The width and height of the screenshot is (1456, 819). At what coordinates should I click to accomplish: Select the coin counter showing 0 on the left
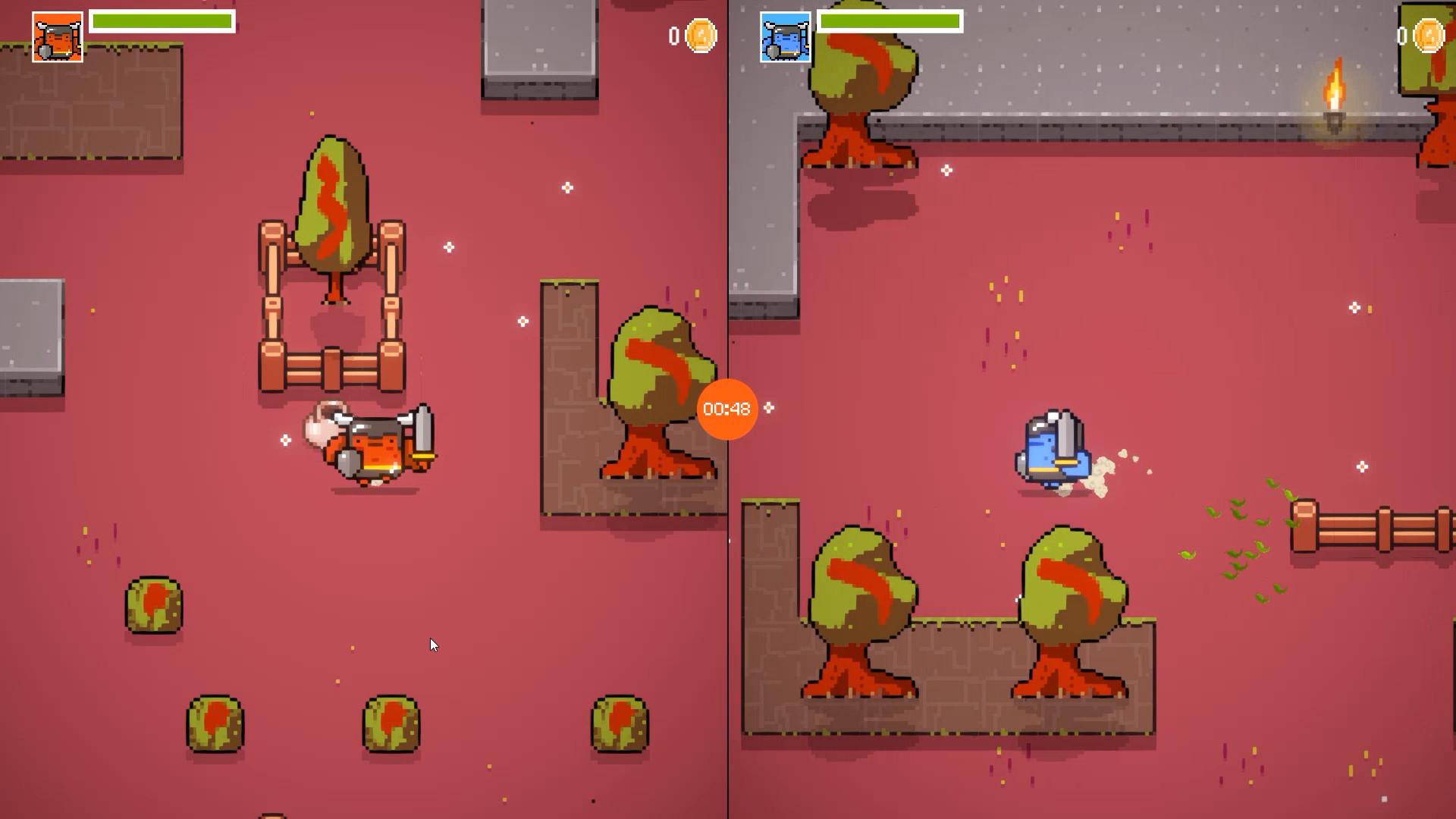click(674, 34)
